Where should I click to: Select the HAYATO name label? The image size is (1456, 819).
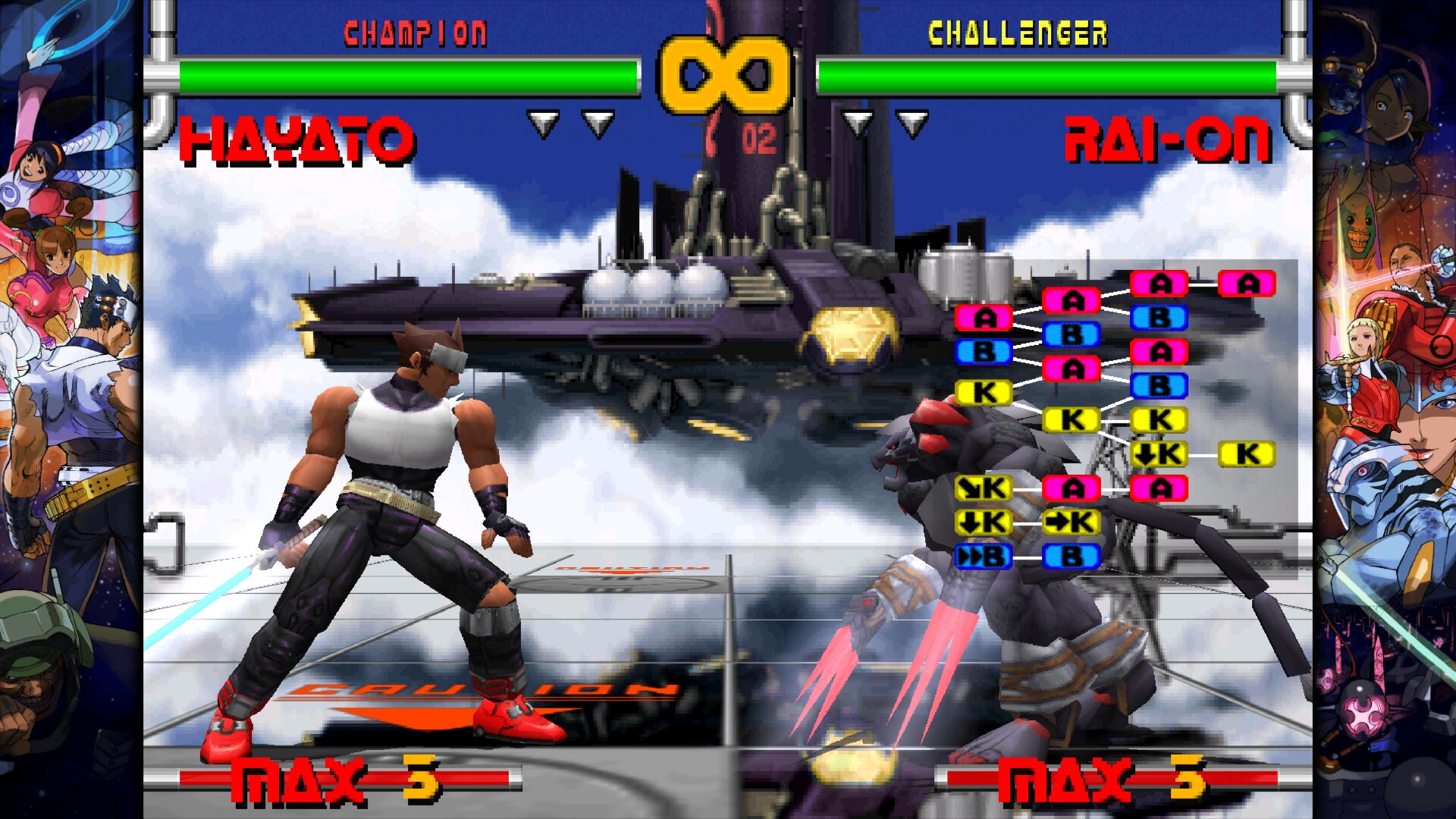pos(297,140)
